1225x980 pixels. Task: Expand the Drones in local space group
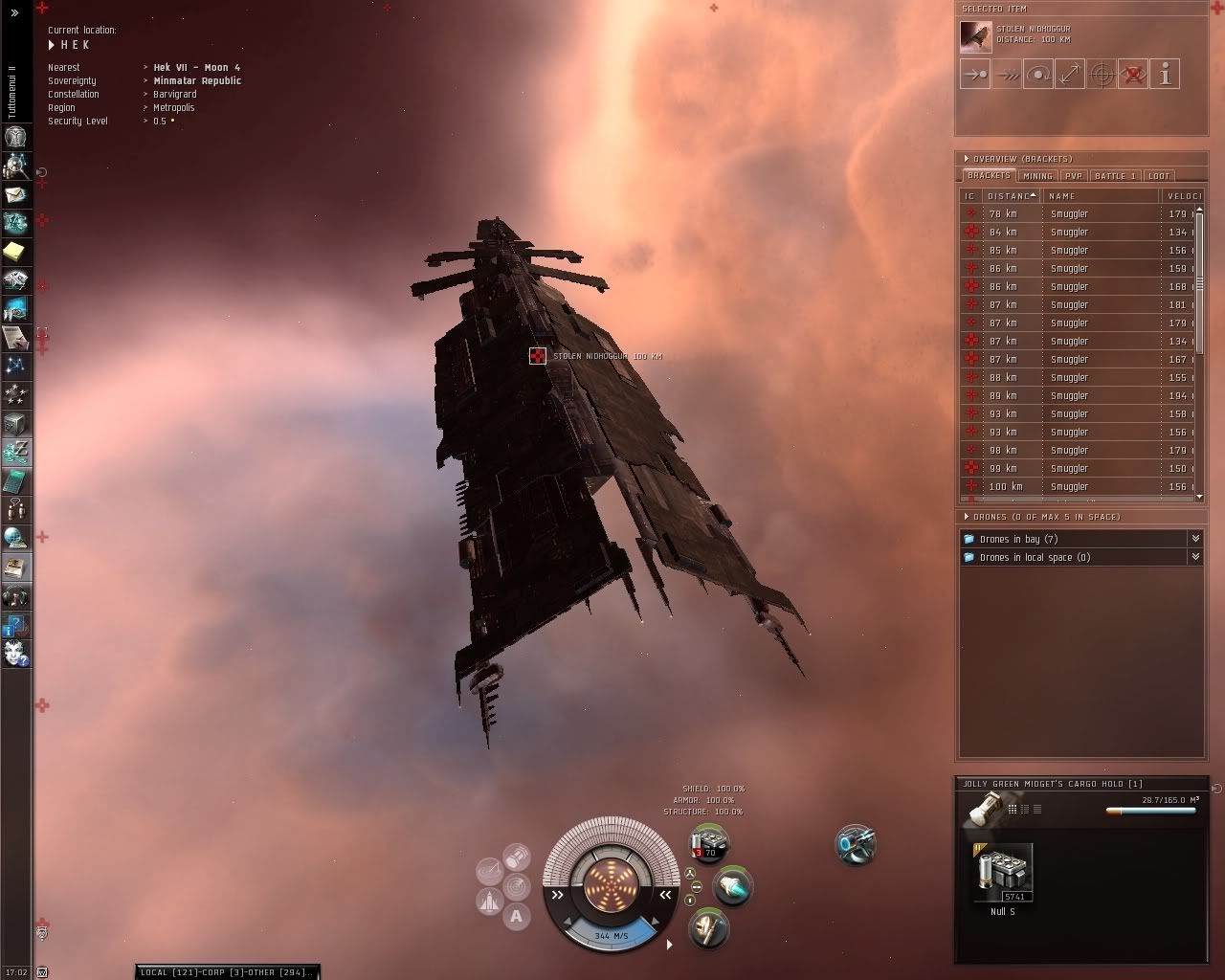(x=1195, y=557)
